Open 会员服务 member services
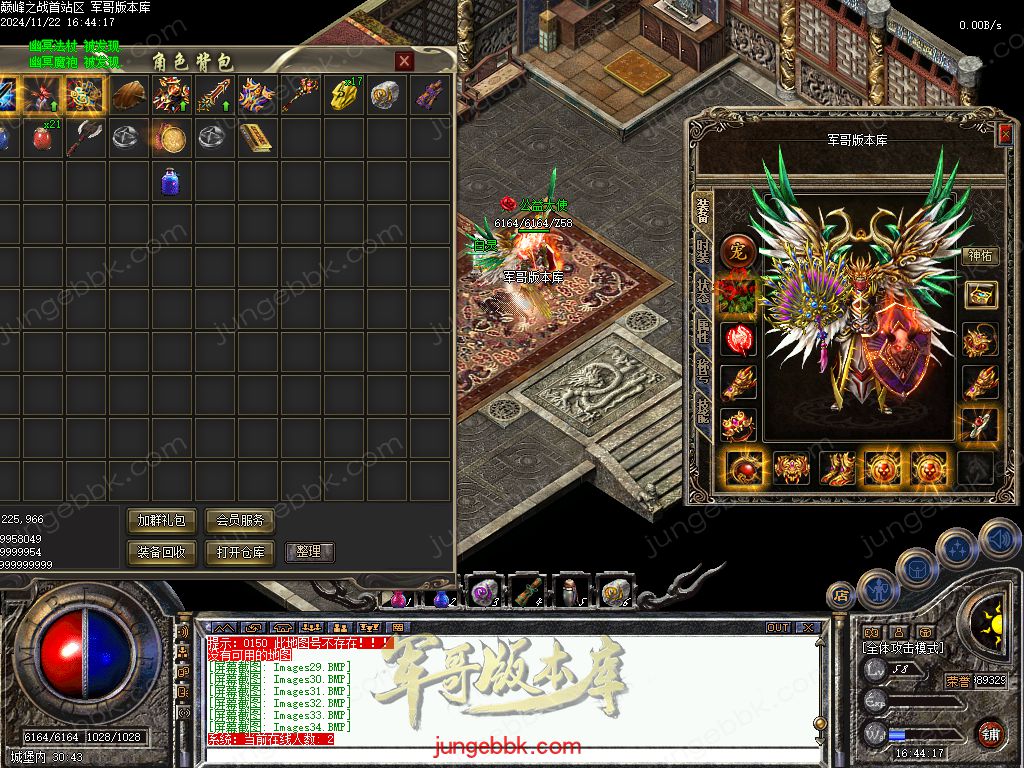 coord(239,520)
